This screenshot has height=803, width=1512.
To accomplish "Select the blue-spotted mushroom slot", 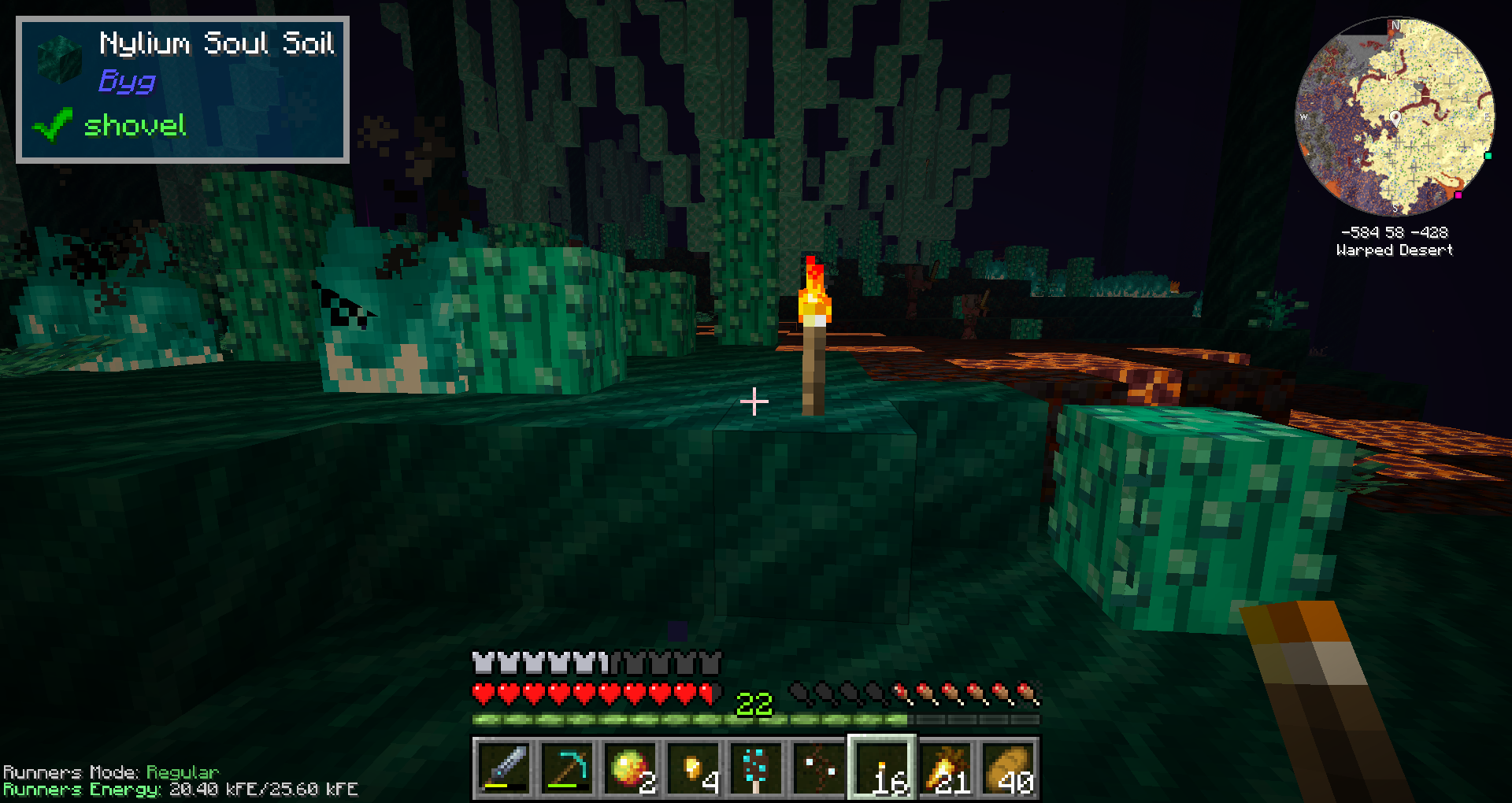I will 756,768.
